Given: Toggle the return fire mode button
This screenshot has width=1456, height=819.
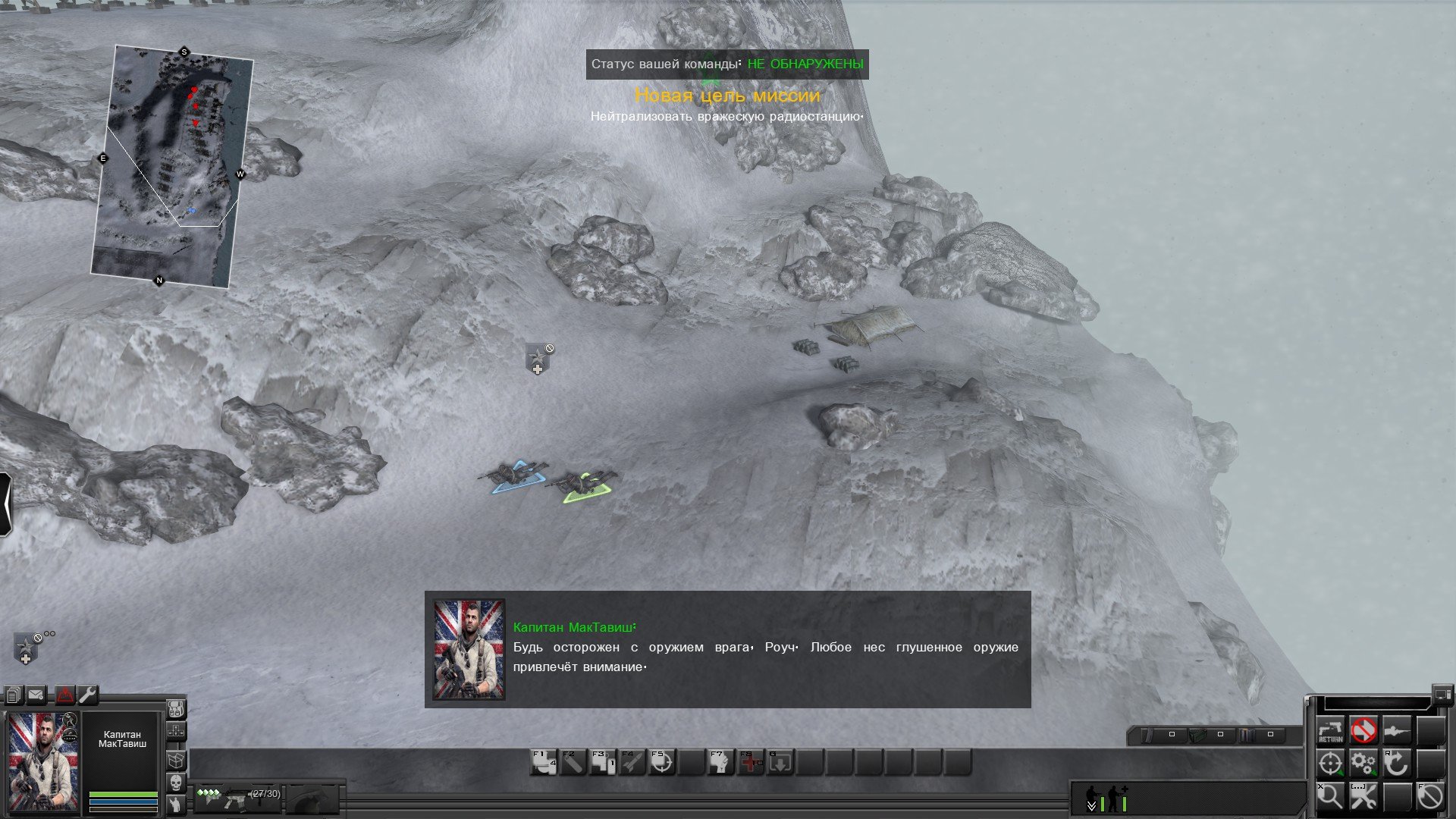Looking at the screenshot, I should [1330, 730].
